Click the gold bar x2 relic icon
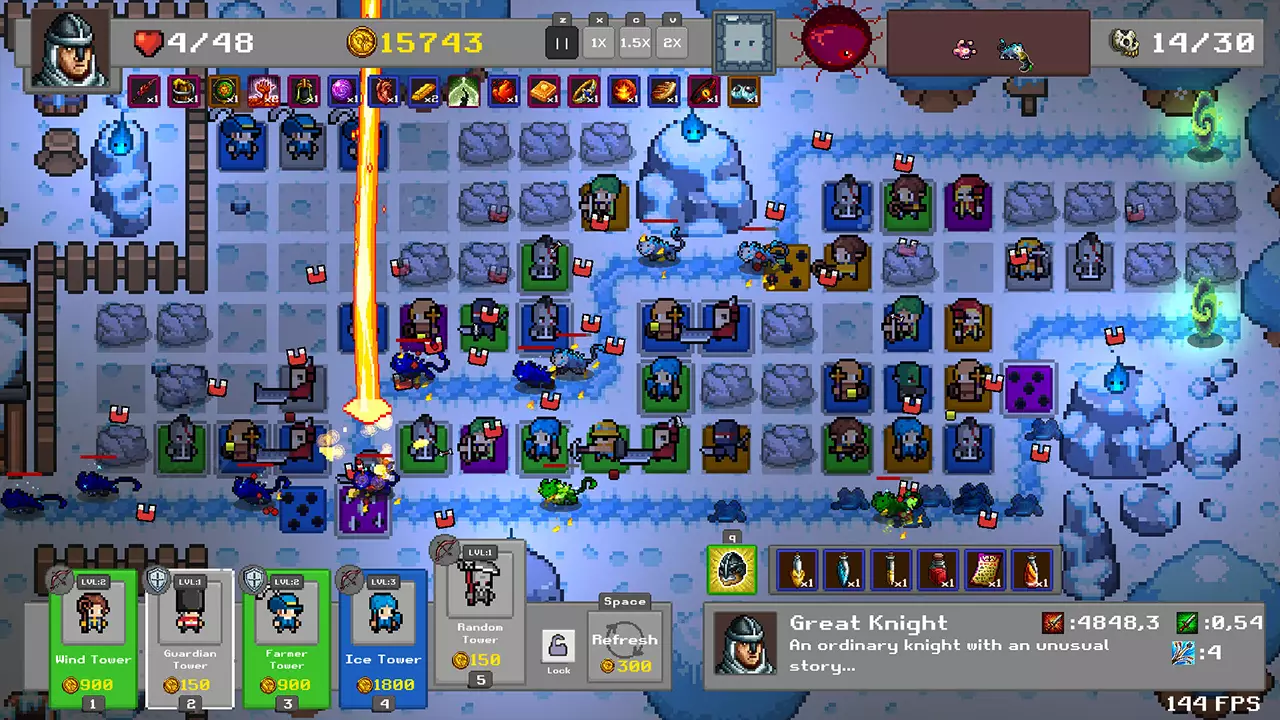 422,91
